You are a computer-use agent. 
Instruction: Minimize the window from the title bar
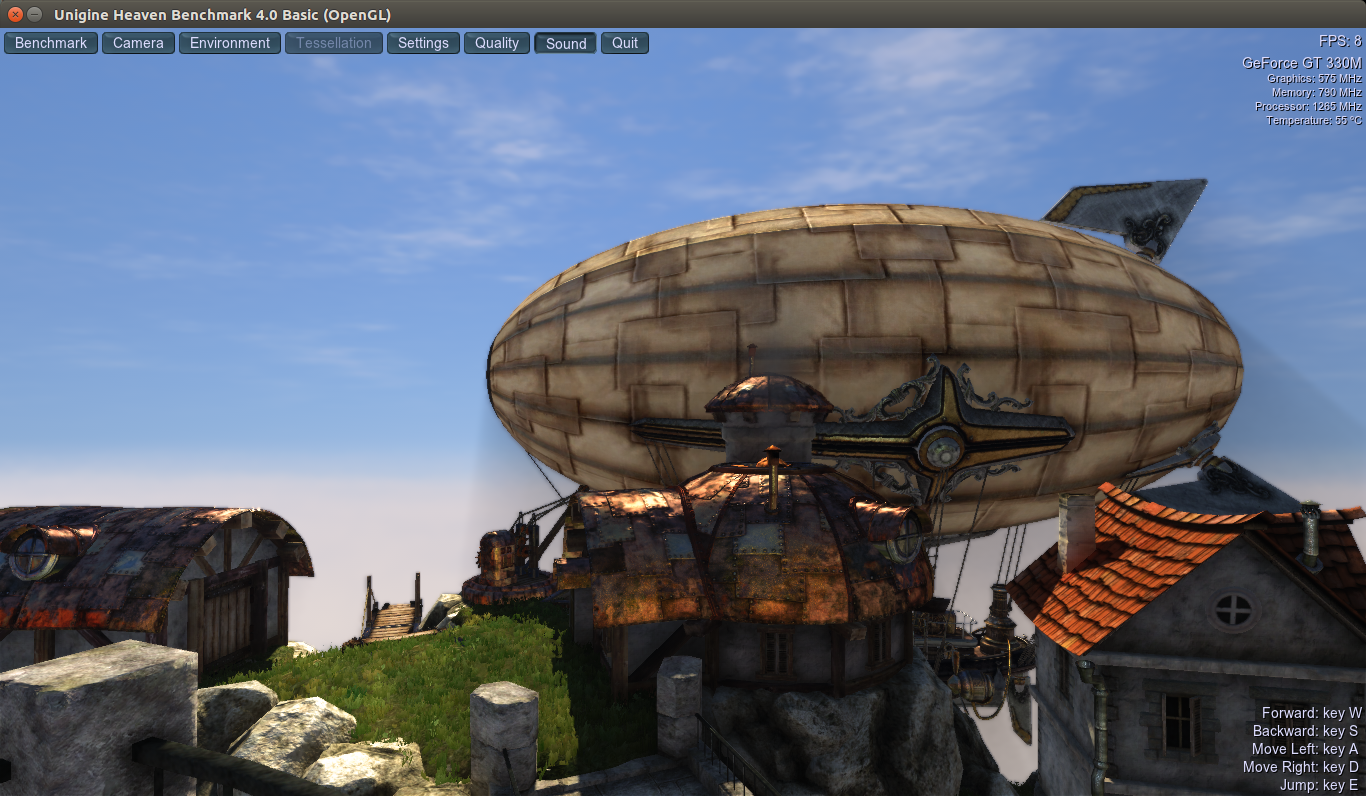click(x=35, y=14)
